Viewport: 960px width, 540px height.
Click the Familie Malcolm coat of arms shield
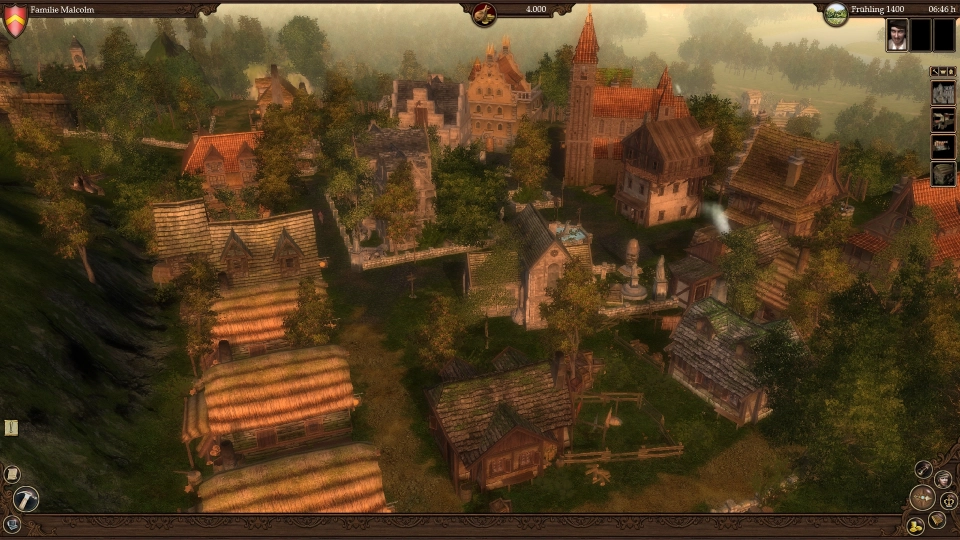[15, 20]
